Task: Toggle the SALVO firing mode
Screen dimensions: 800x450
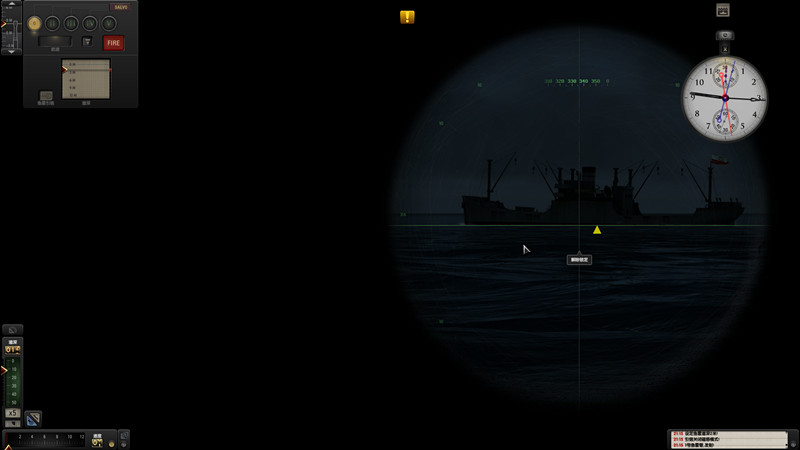Action: 120,7
